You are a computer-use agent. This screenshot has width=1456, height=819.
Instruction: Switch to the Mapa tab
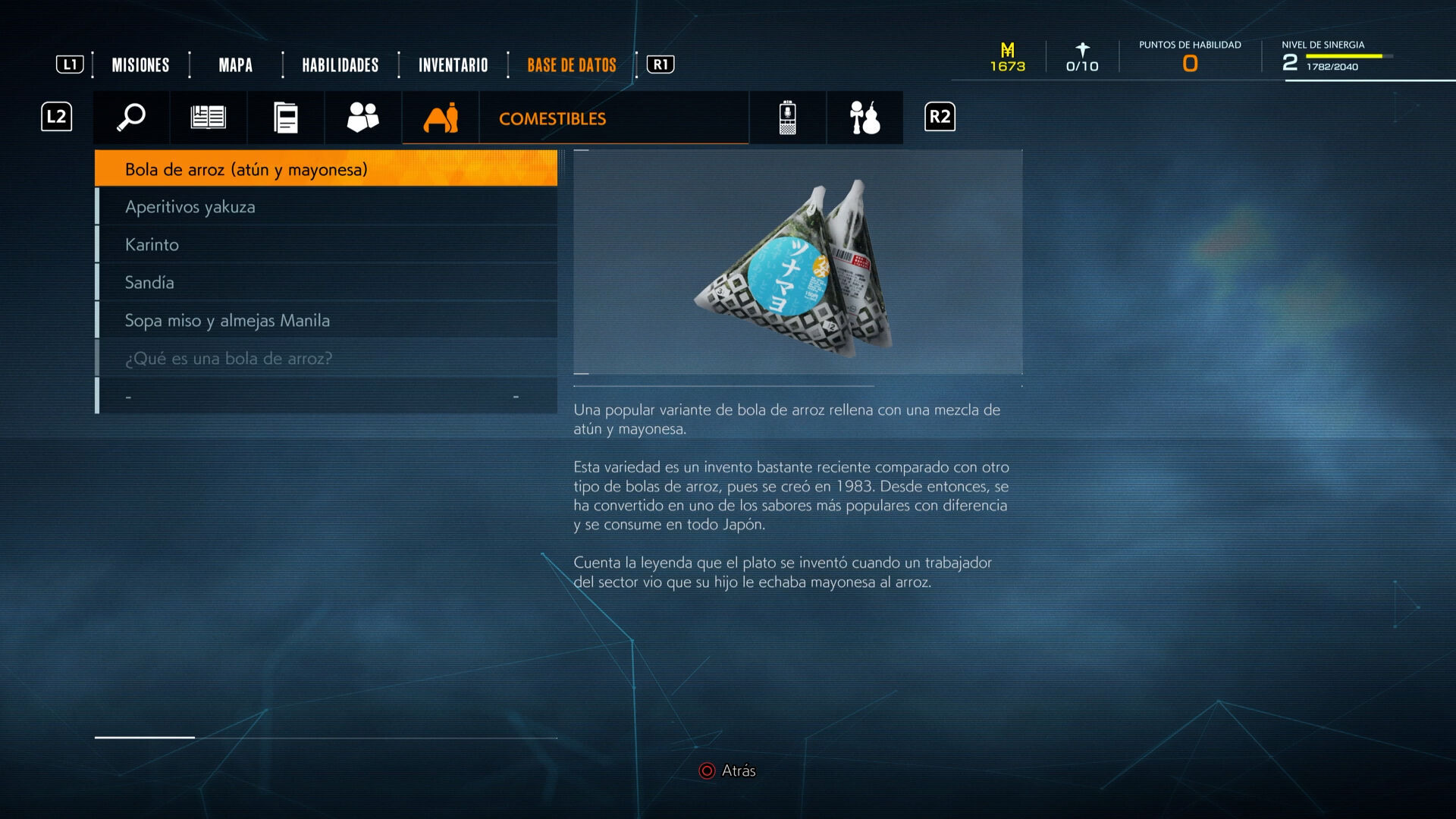coord(235,65)
